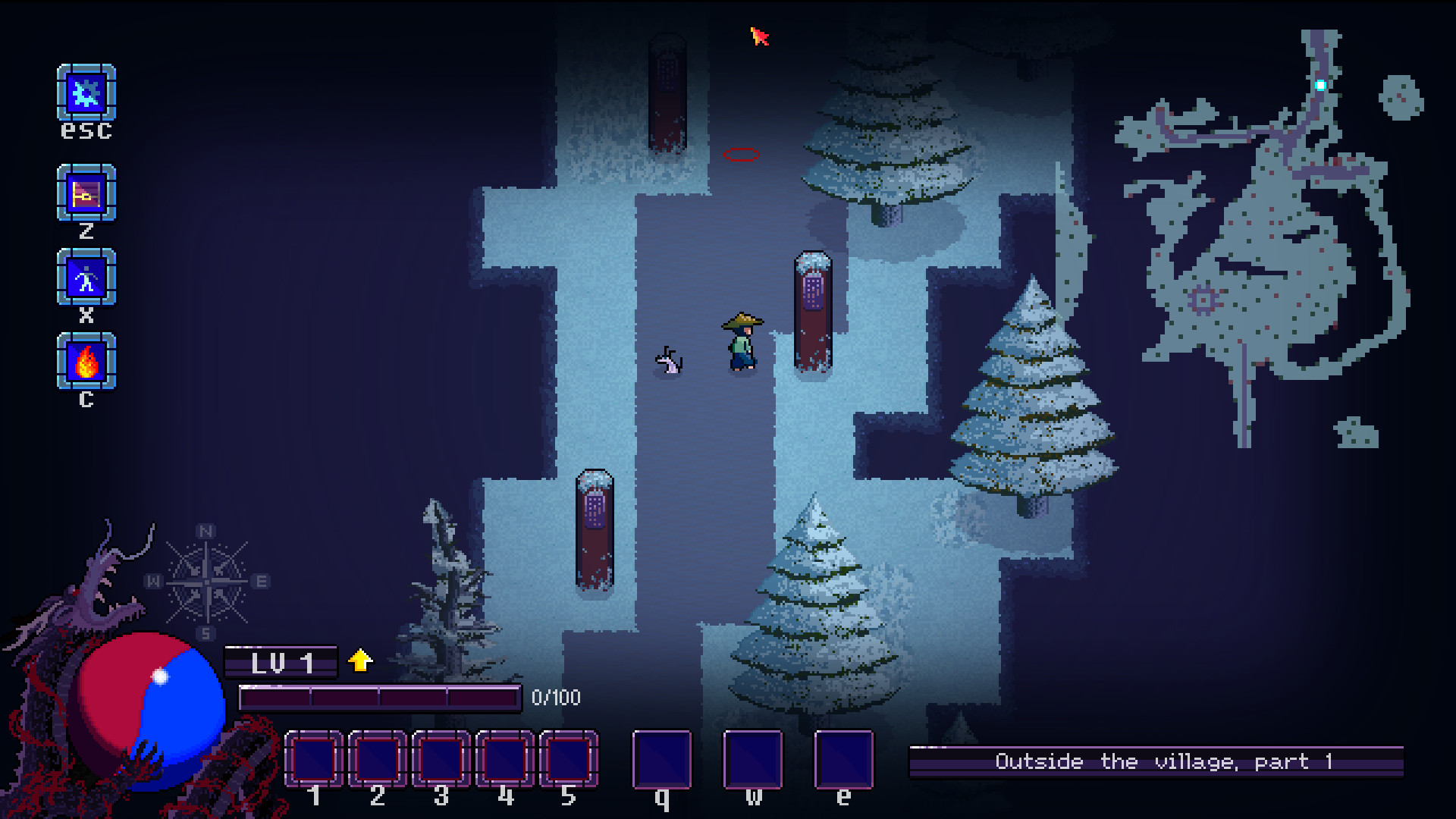Click the LV 1 level badge

tap(281, 661)
